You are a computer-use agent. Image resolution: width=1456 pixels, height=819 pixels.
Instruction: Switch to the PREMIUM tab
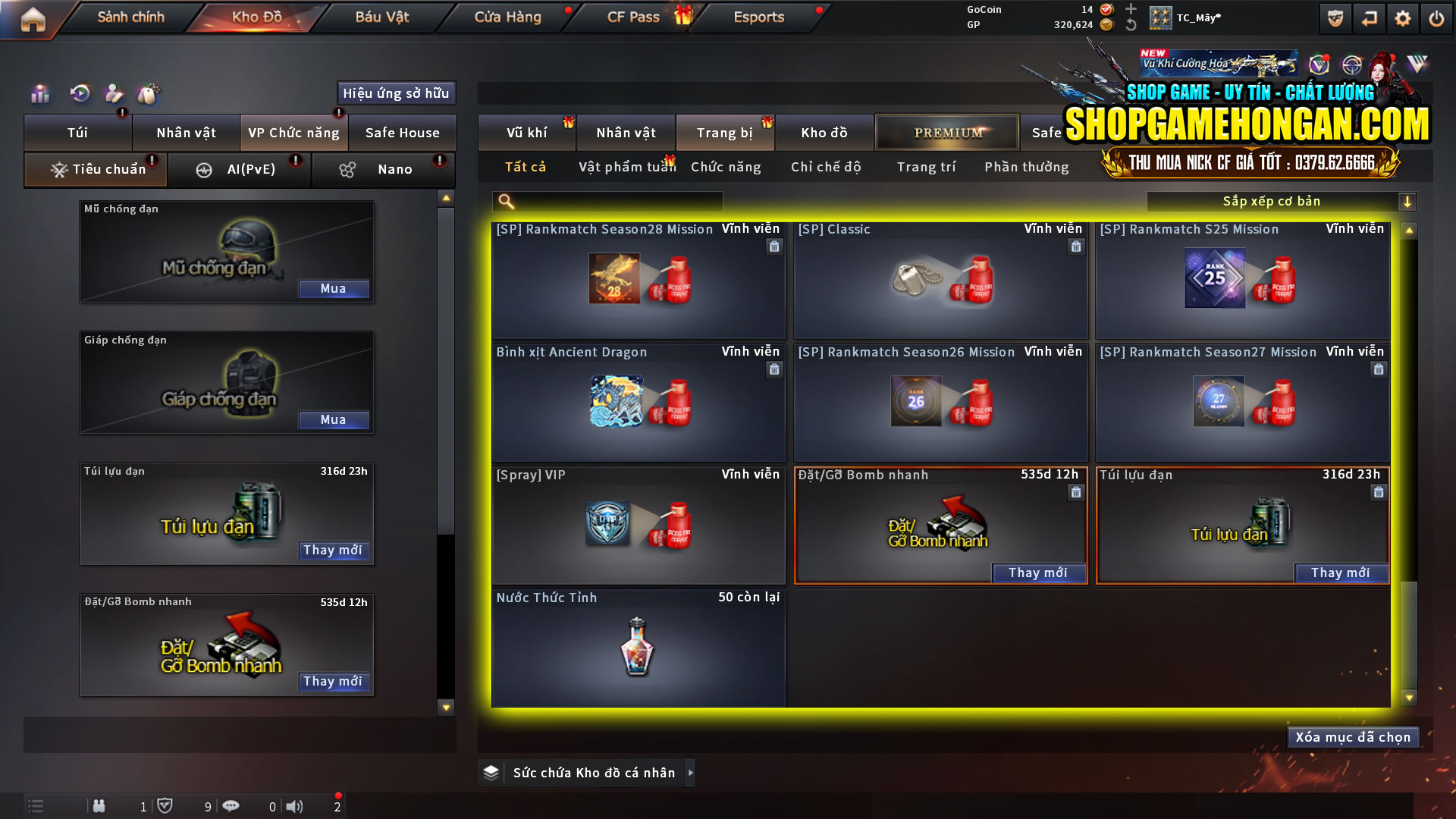click(x=946, y=132)
